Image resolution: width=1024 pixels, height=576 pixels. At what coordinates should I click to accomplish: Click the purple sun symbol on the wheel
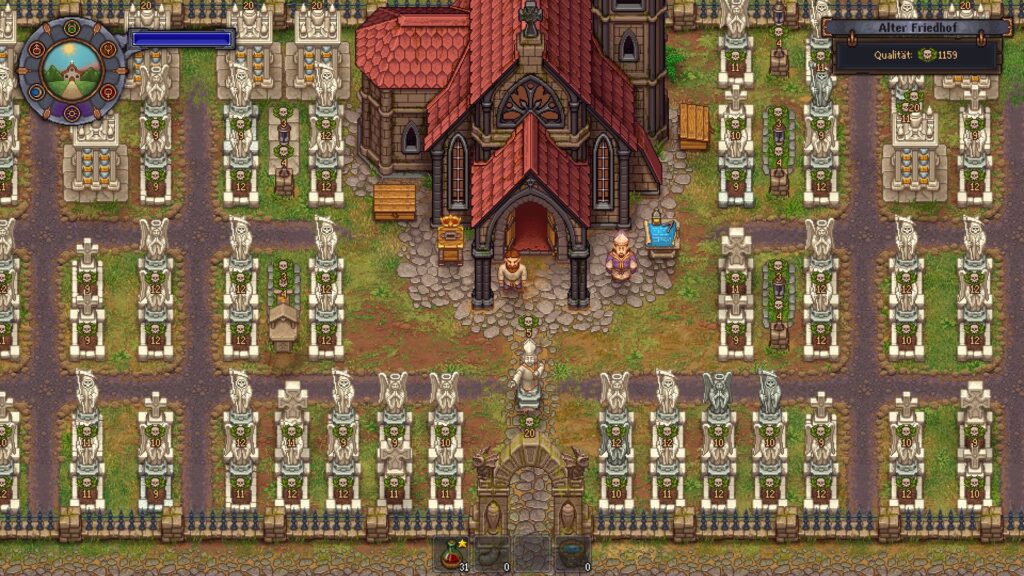coord(71,112)
